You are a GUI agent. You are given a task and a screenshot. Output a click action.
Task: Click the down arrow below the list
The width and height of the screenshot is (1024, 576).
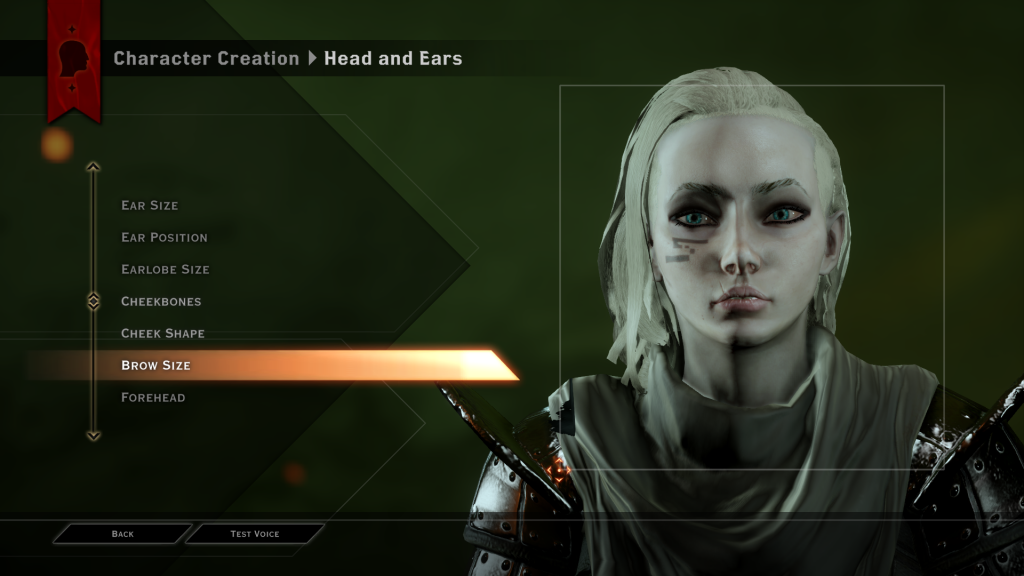click(93, 435)
